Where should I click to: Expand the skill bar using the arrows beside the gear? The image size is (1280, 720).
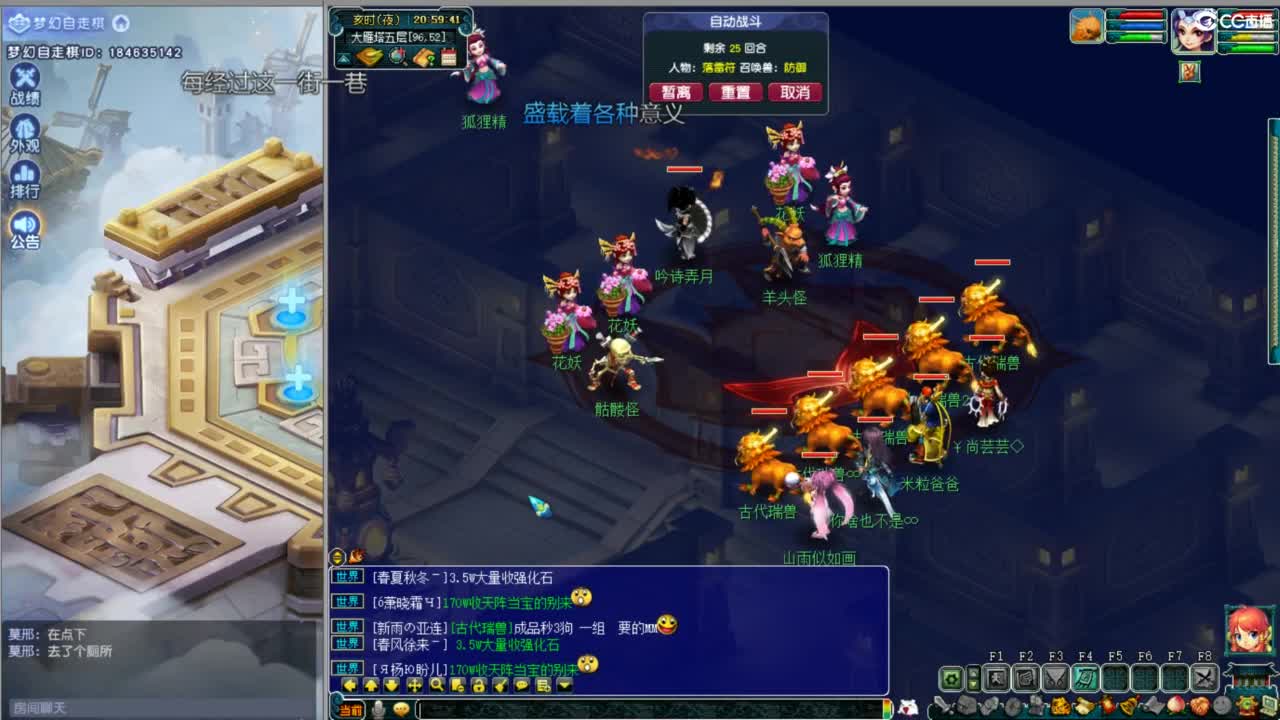click(x=972, y=677)
